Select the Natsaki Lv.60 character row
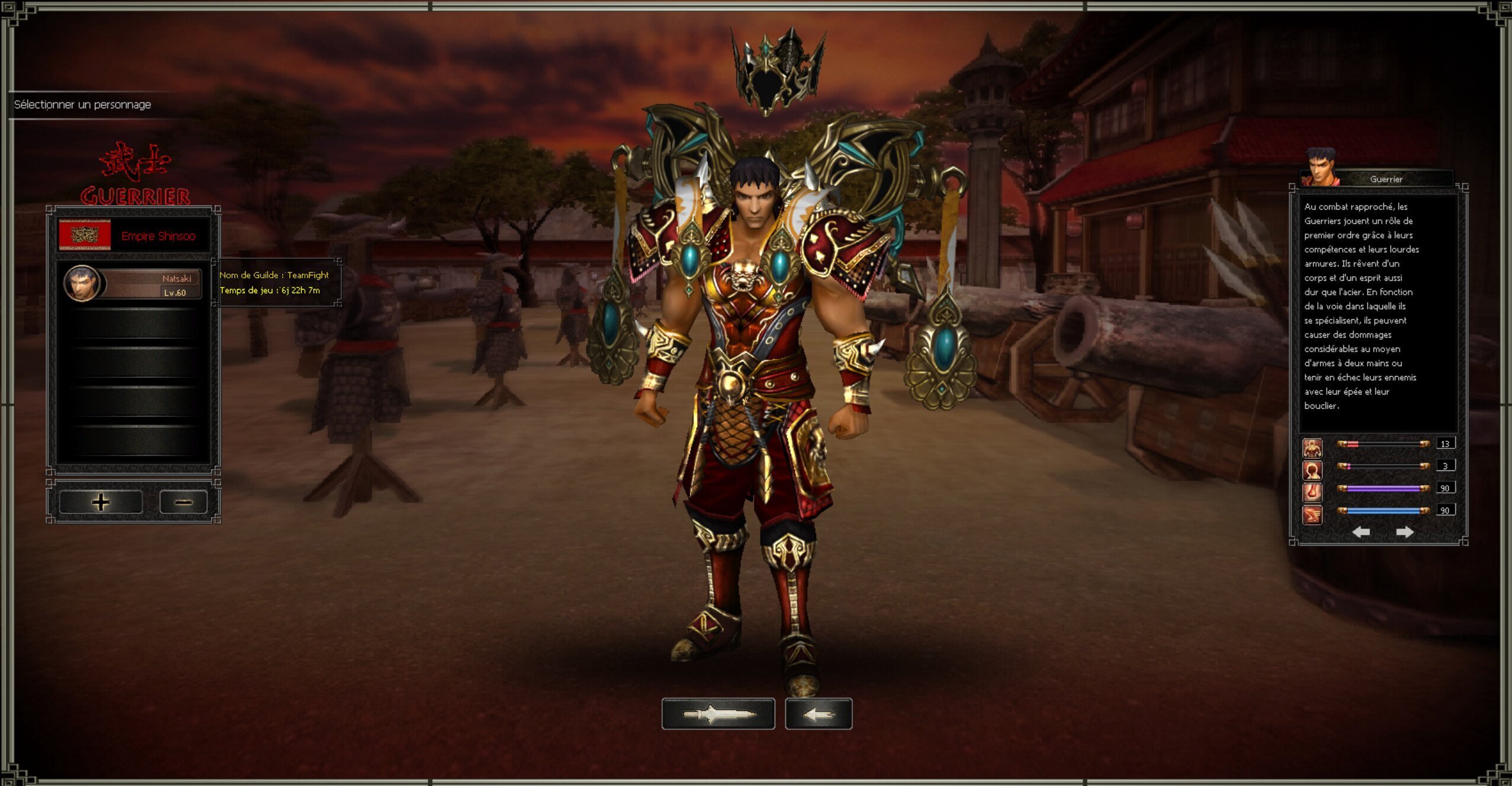Viewport: 1512px width, 786px height. tap(133, 284)
